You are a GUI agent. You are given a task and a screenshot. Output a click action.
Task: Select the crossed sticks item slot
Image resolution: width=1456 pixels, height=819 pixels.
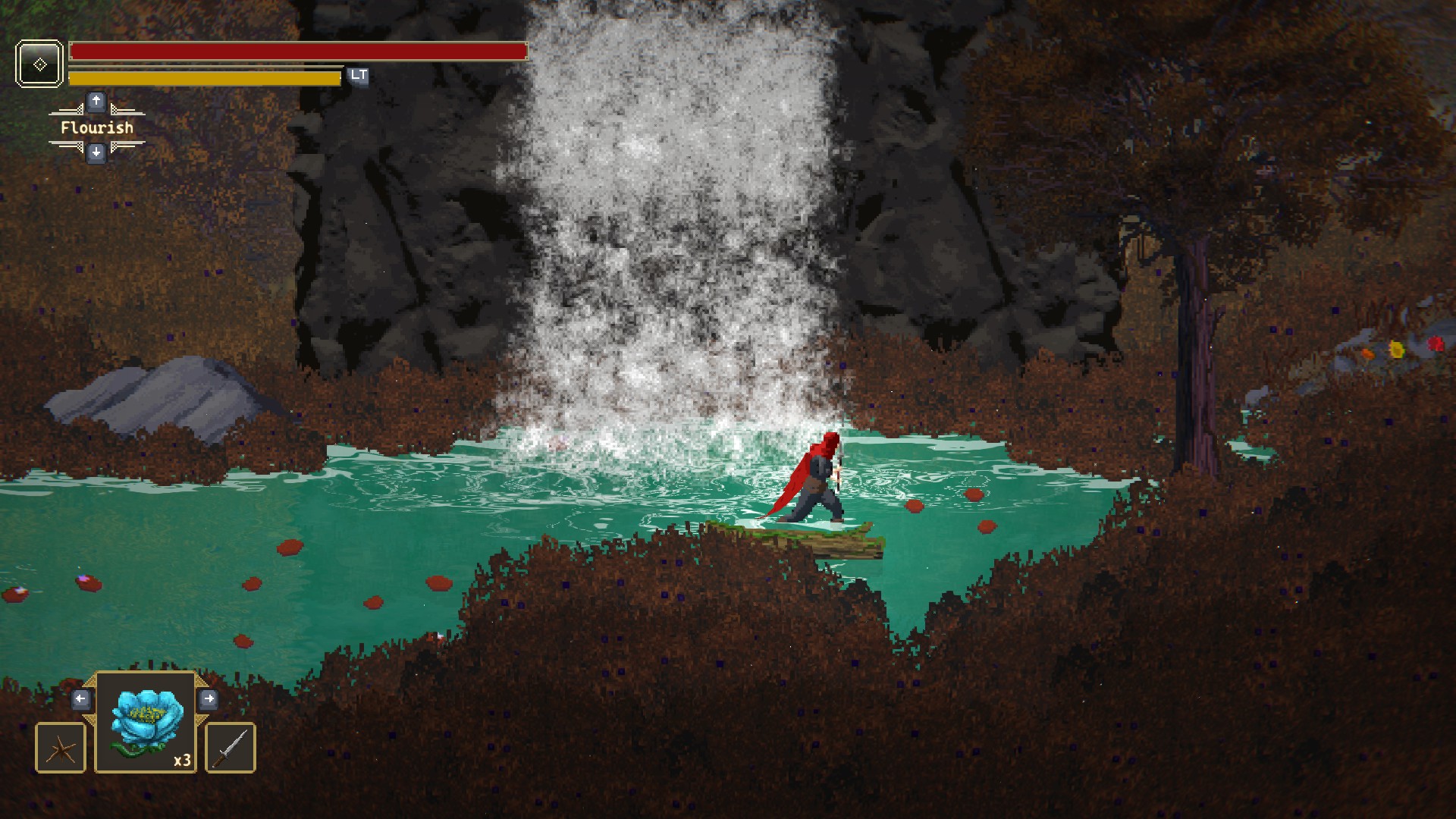[61, 748]
